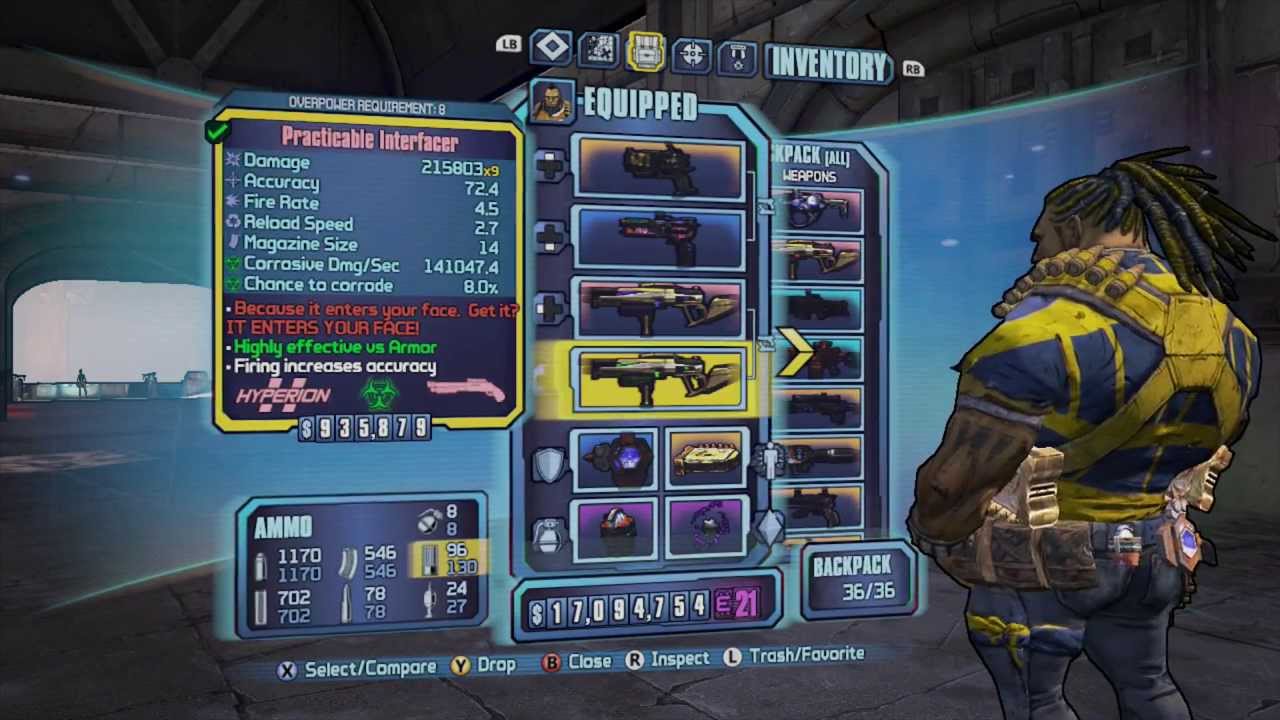Open the Badass Rank medal tab
Image resolution: width=1280 pixels, height=720 pixels.
click(738, 56)
